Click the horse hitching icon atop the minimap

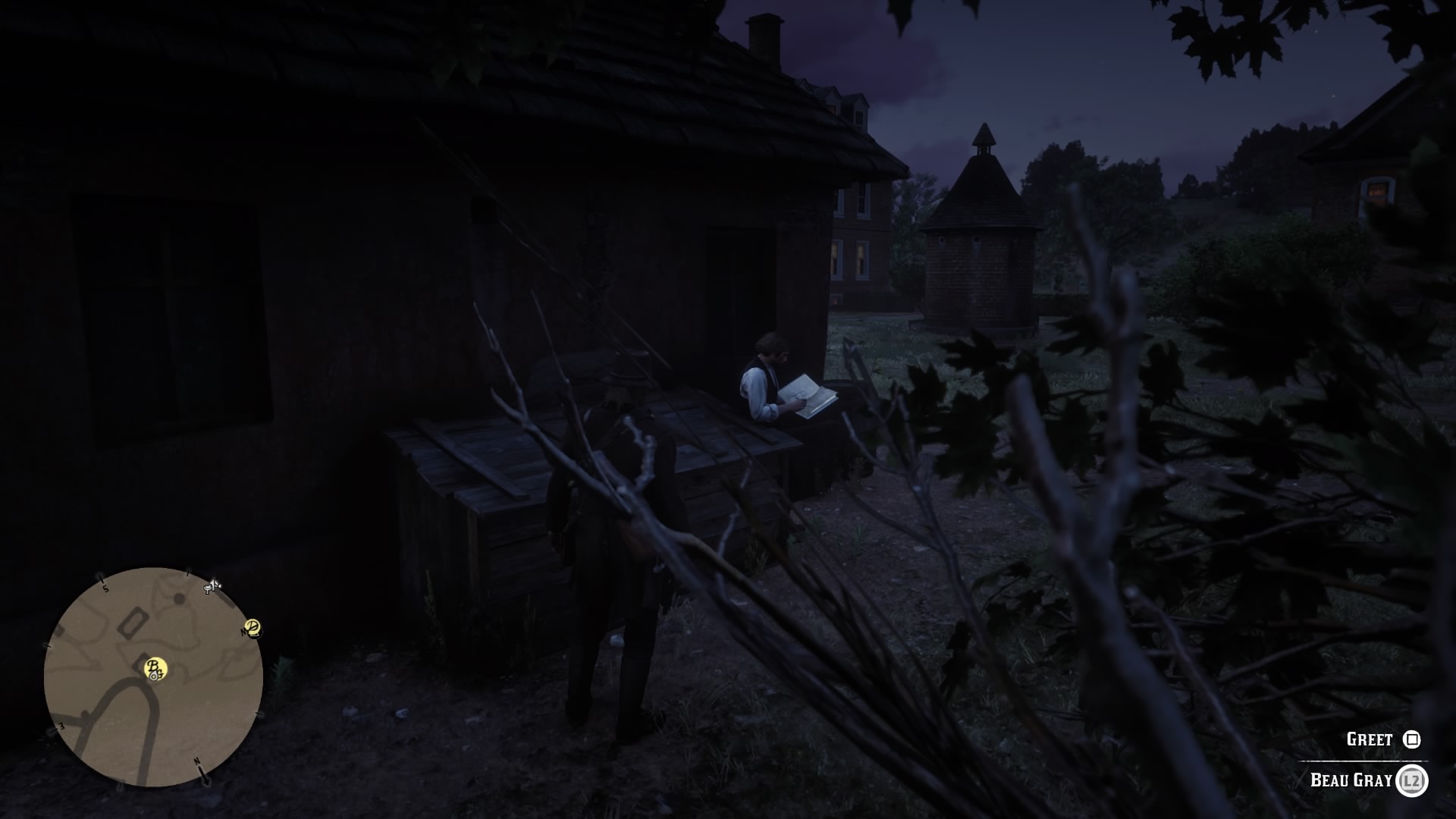click(209, 587)
